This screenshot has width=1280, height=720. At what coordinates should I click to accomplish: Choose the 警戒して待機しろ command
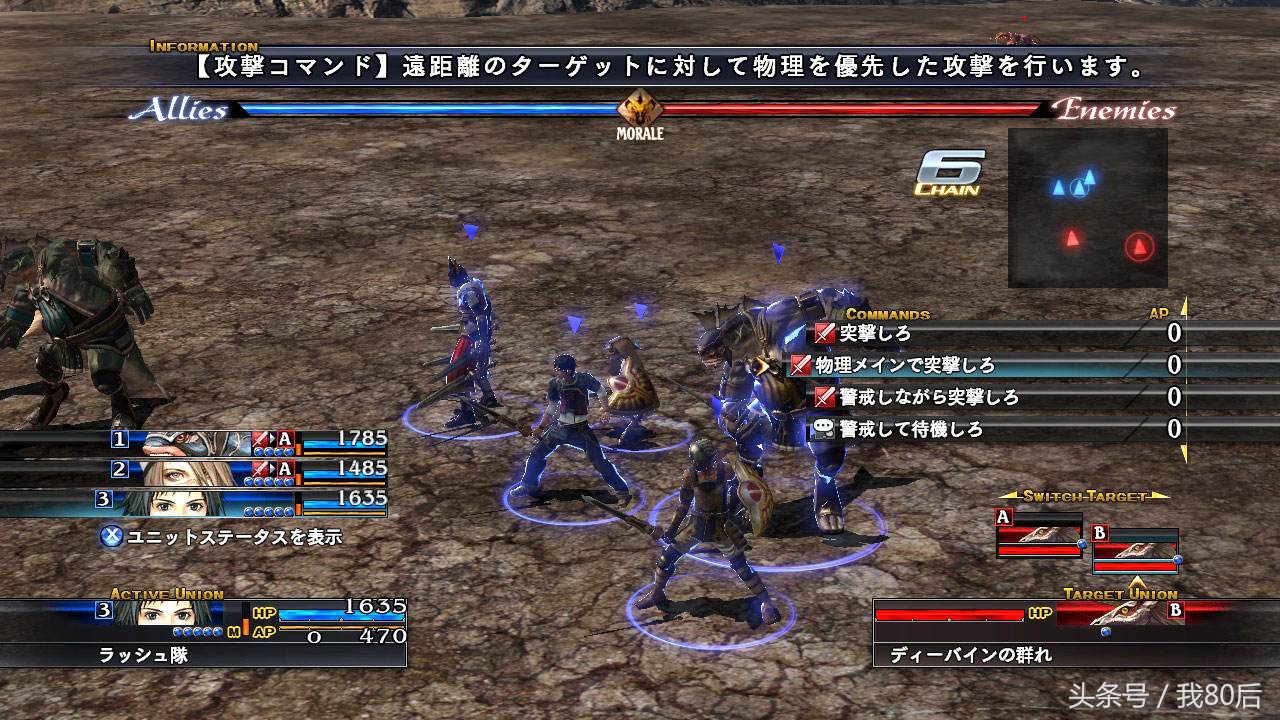click(910, 430)
